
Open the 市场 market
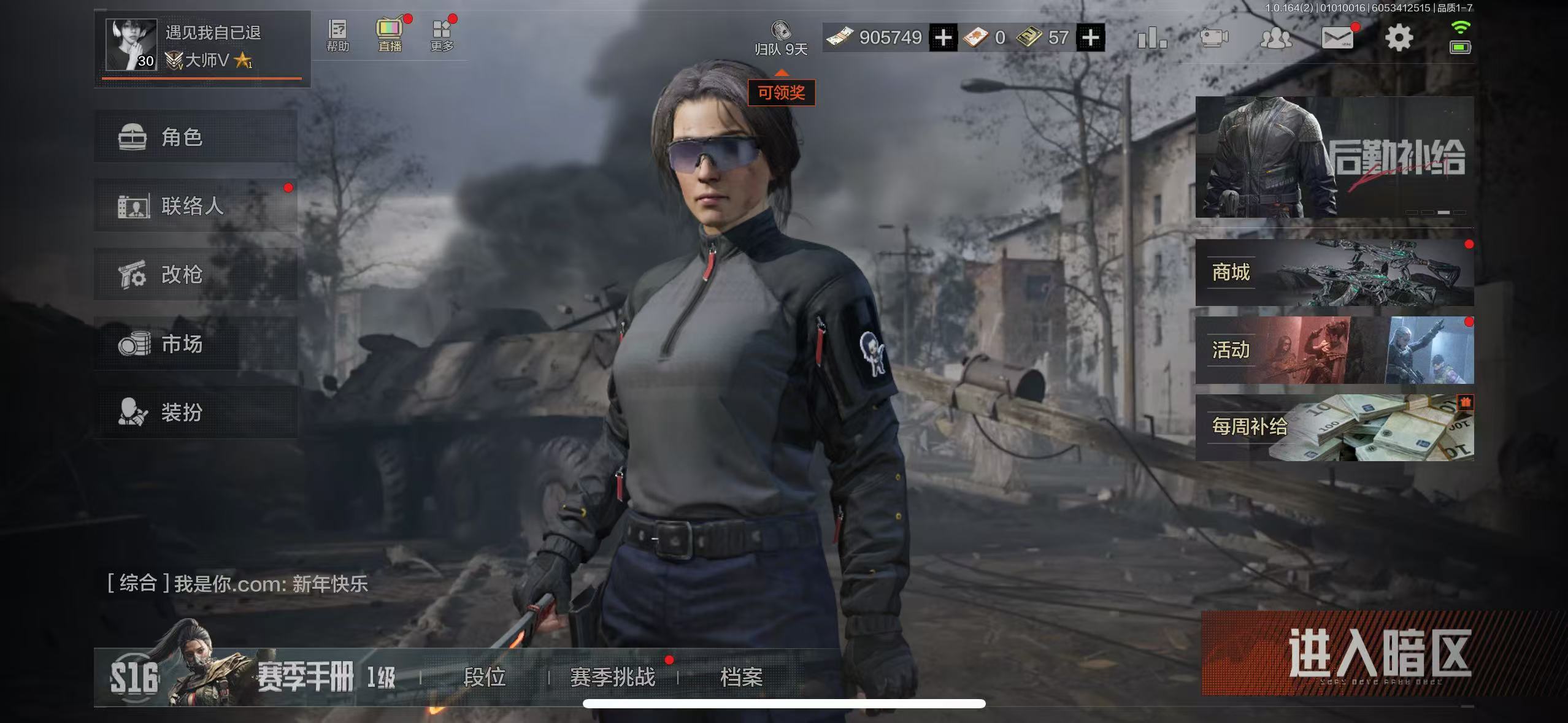coord(195,343)
